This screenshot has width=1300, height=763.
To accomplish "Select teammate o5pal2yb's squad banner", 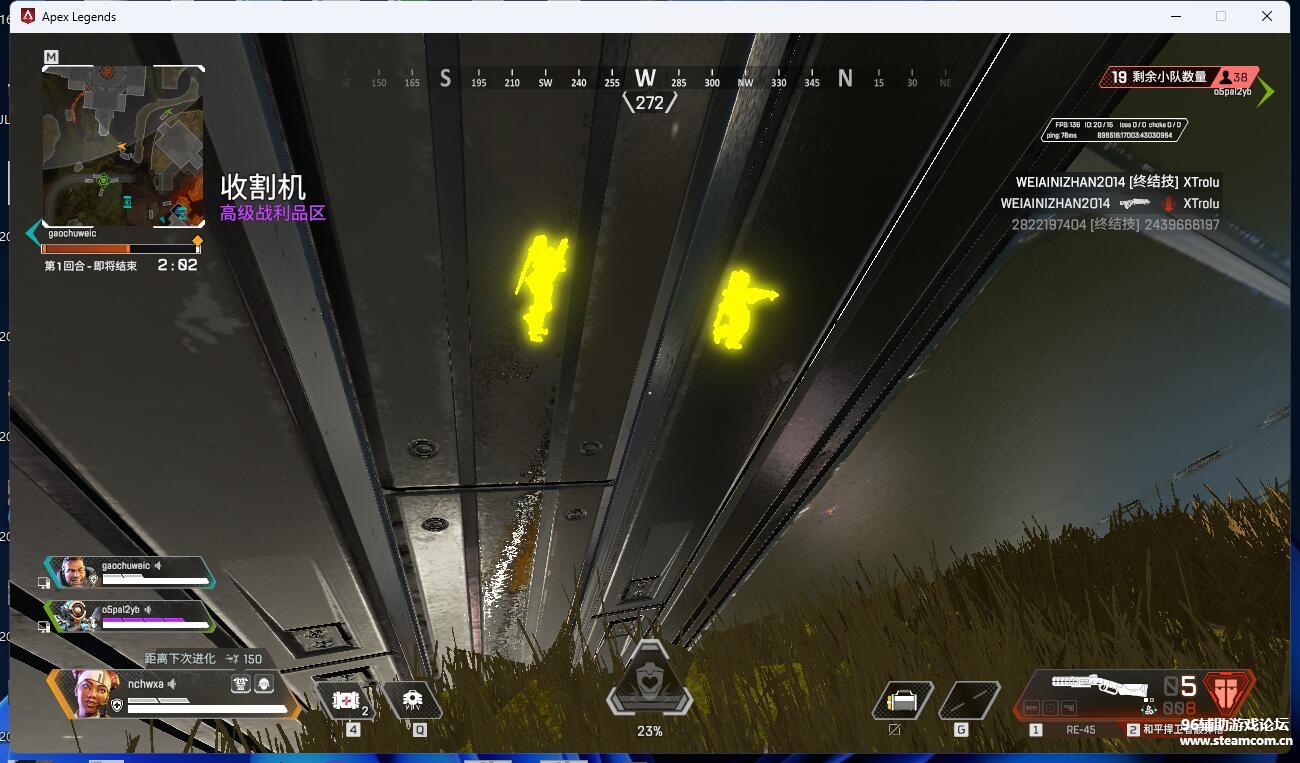I will pyautogui.click(x=130, y=615).
